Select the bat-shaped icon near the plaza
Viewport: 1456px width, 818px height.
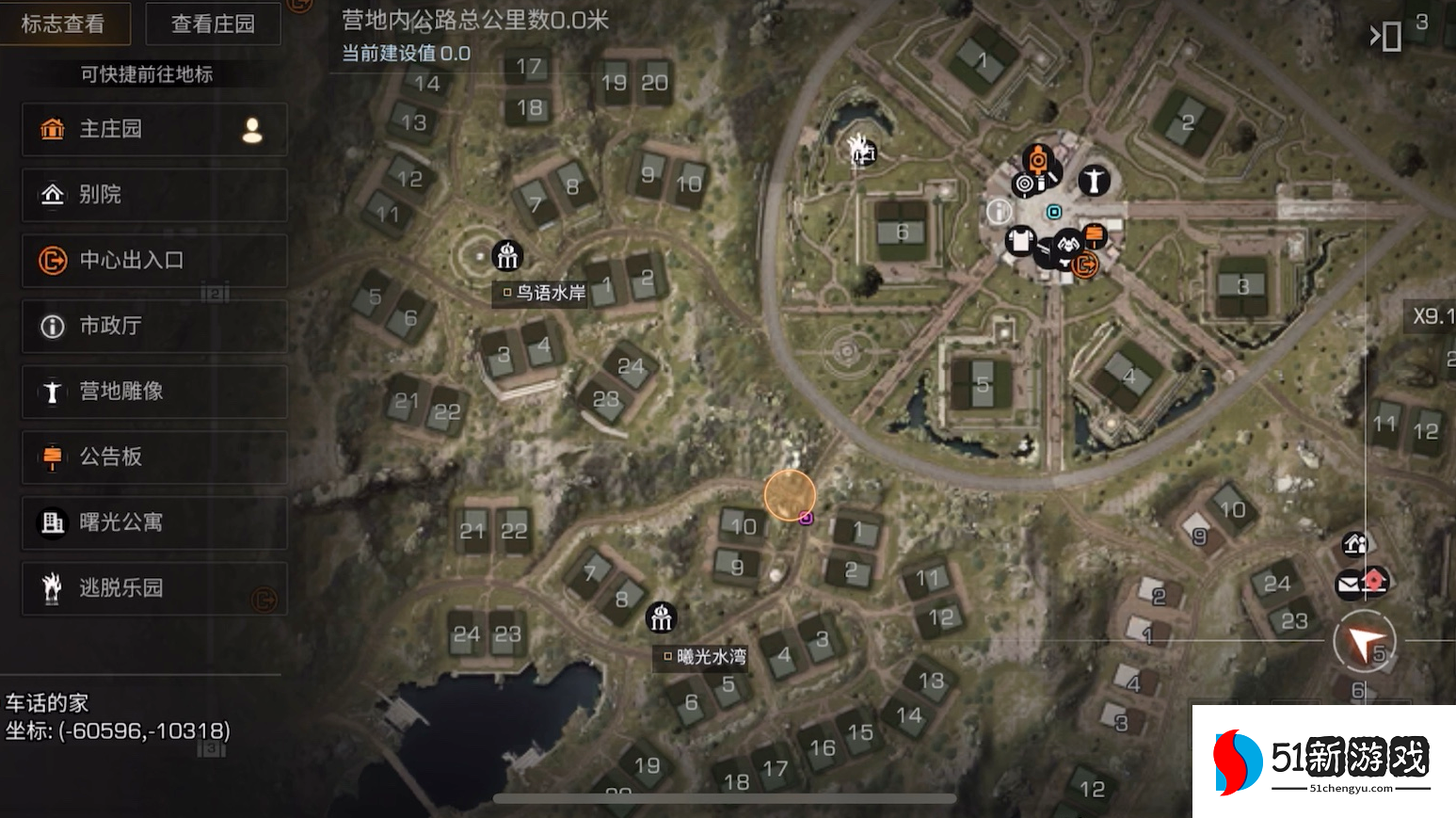[1068, 243]
